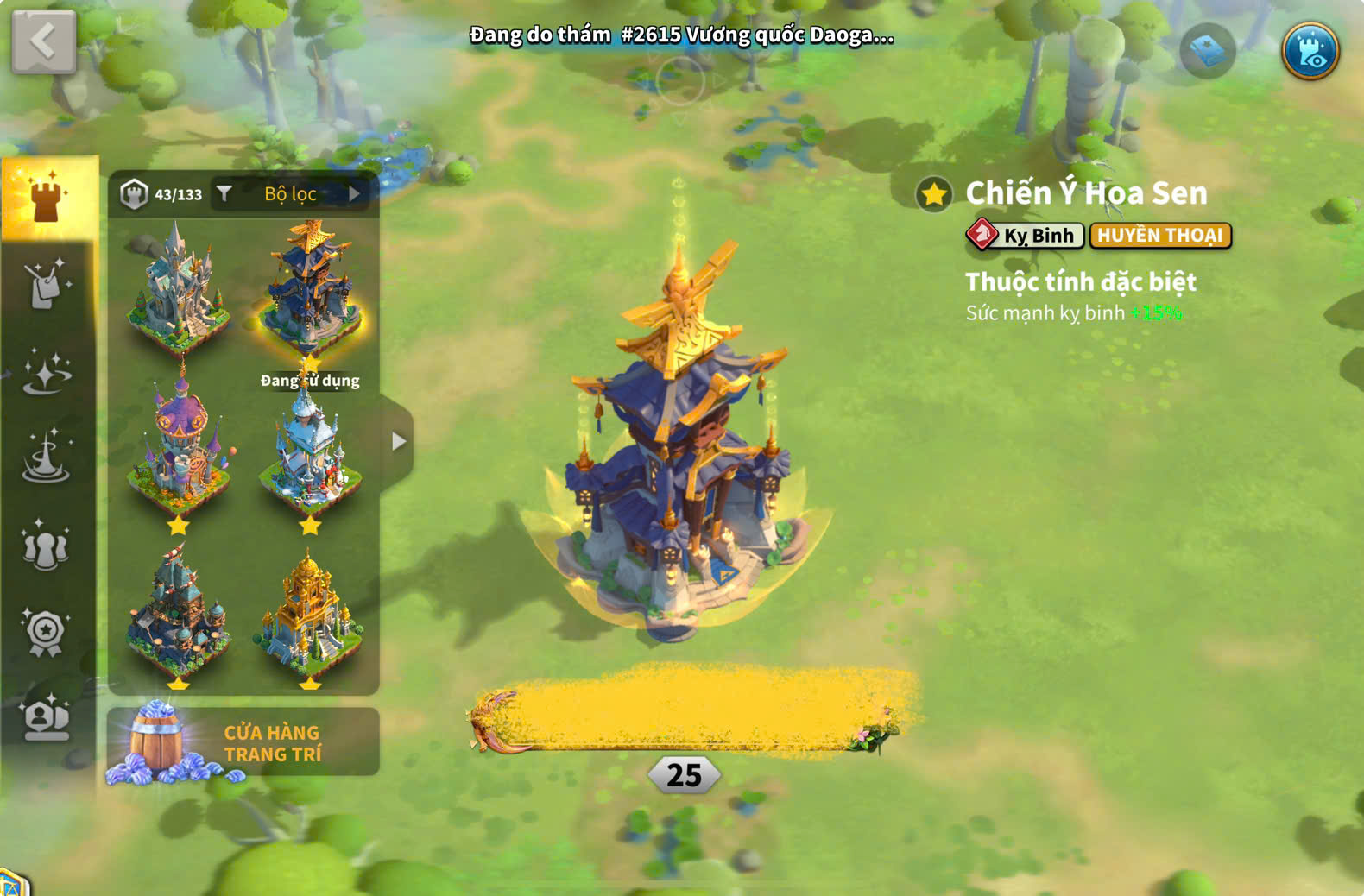Choose the currently used Lotus pagoda theme

311,289
